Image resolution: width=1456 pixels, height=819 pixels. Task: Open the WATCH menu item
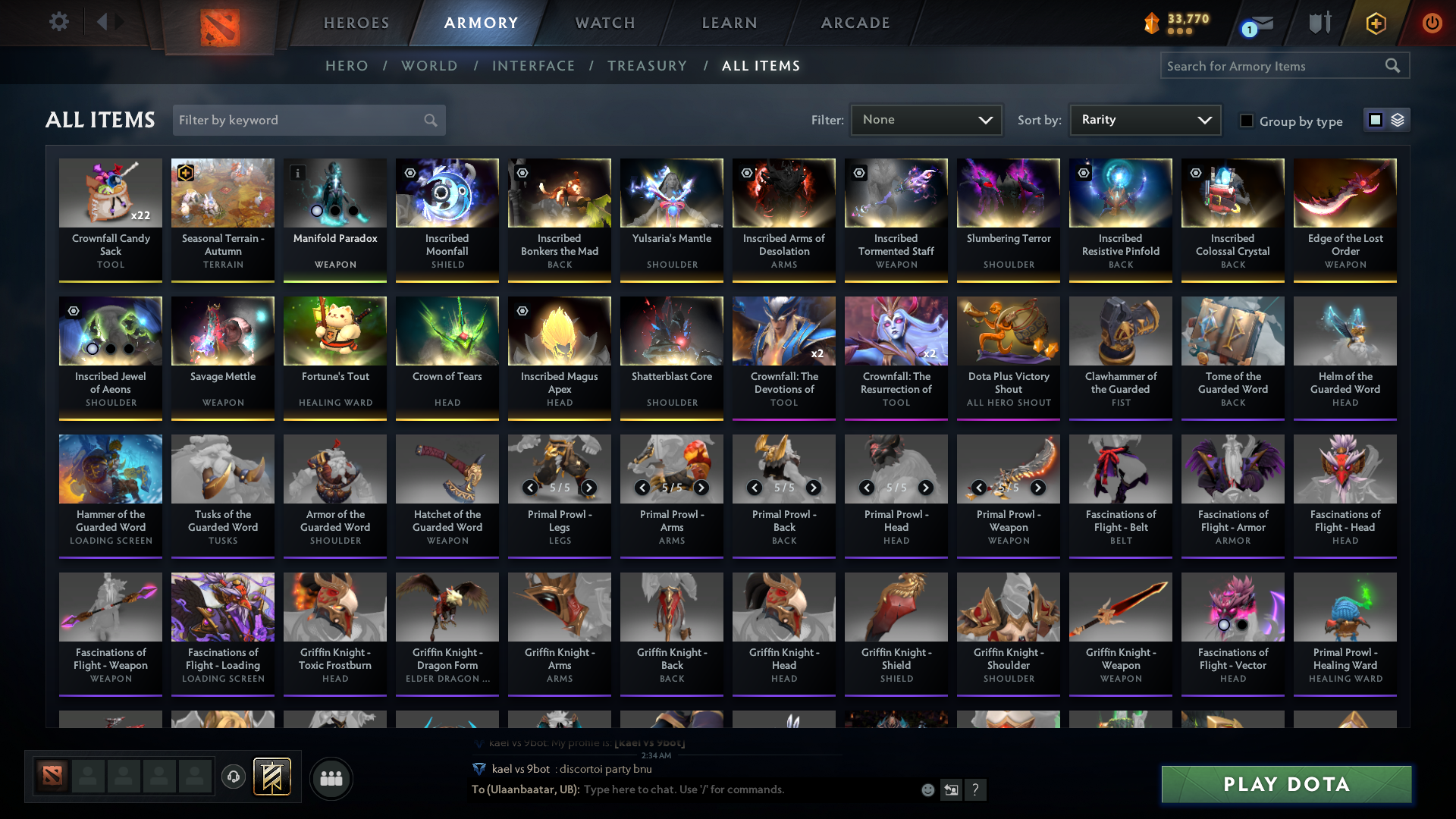pyautogui.click(x=604, y=23)
